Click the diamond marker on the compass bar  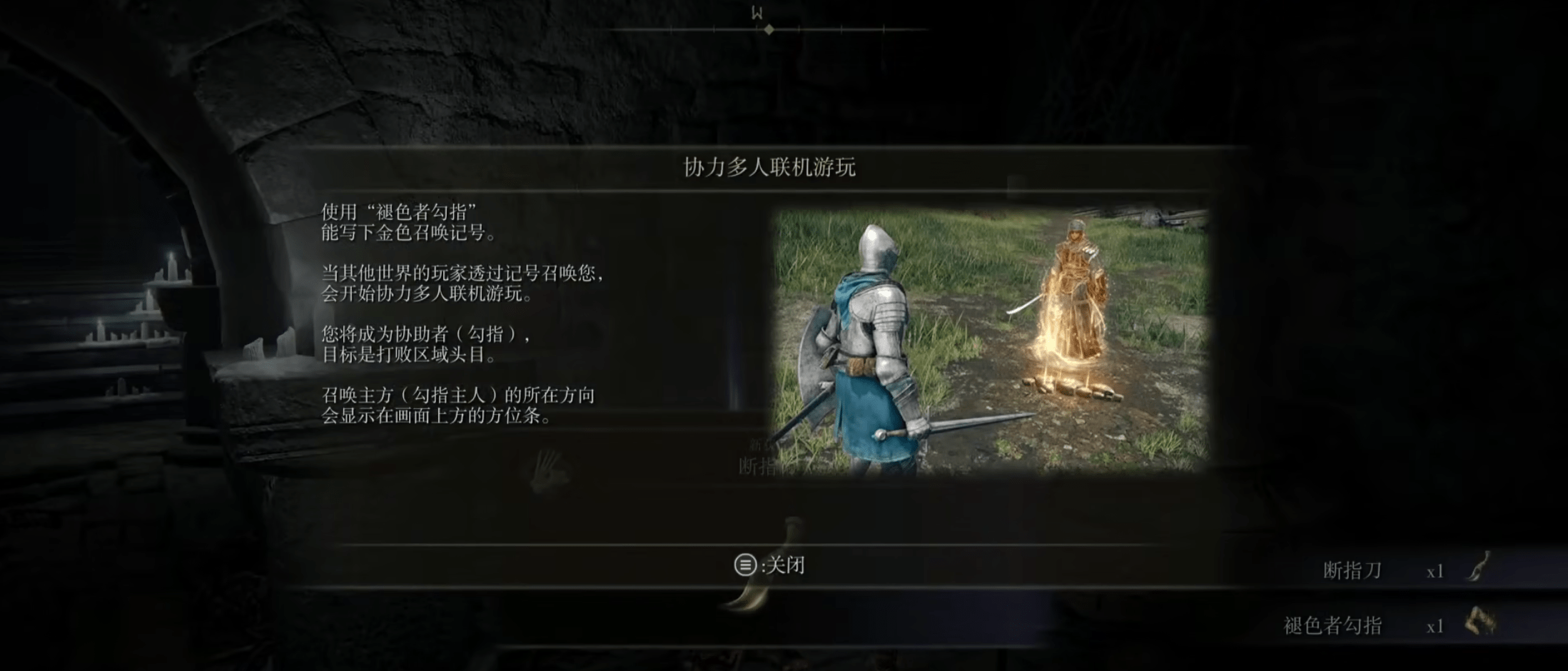[768, 29]
